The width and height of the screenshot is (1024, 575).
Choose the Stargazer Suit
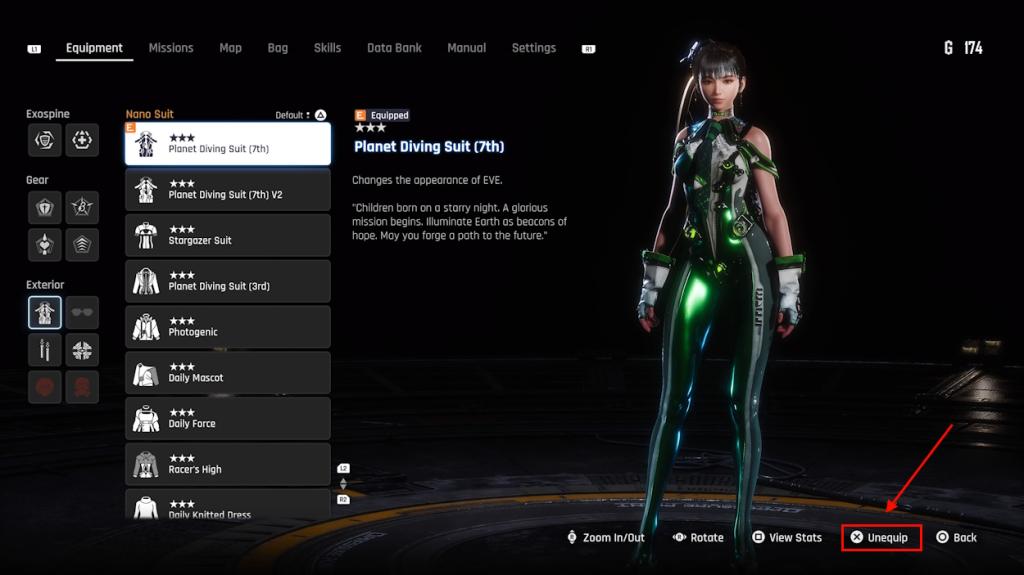coord(228,235)
